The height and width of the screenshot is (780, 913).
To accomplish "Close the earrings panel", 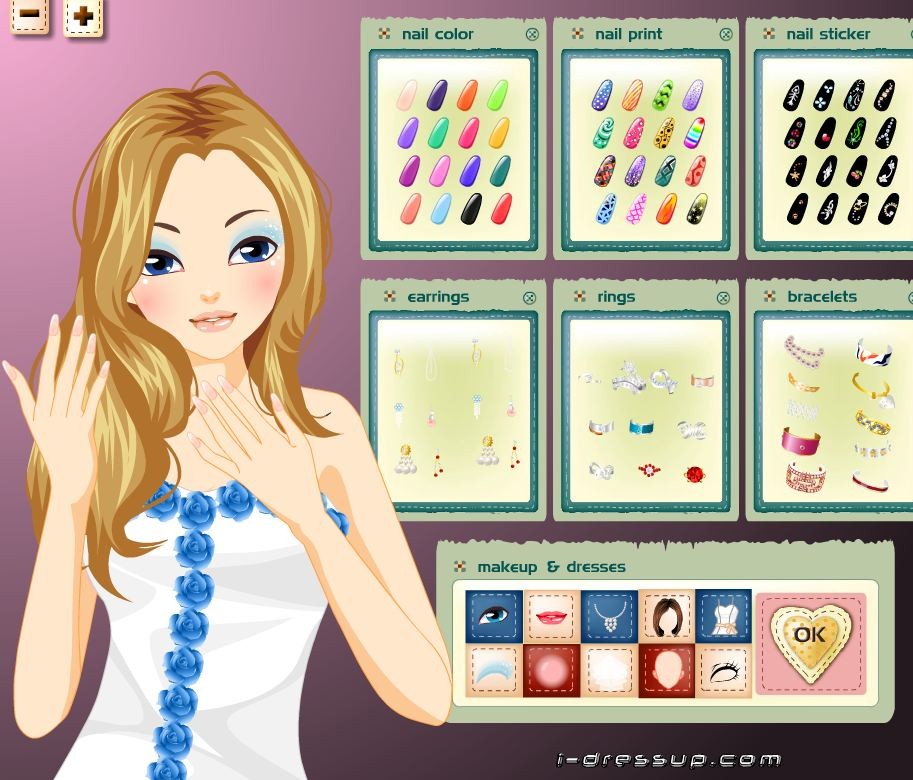I will click(530, 297).
